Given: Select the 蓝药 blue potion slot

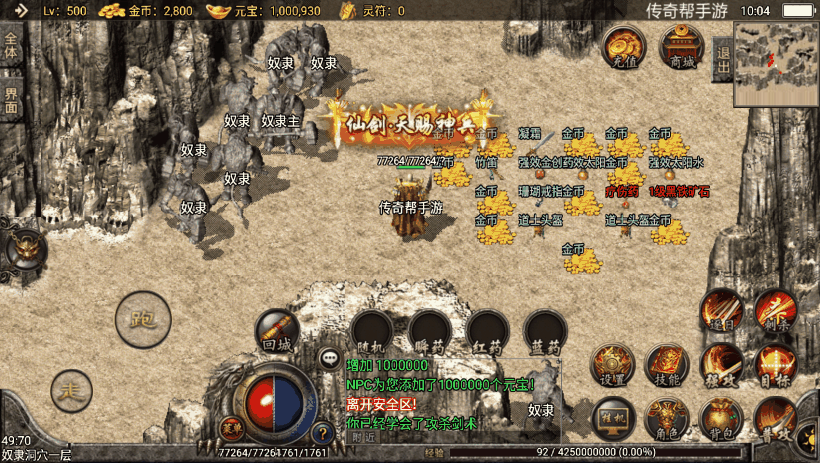Looking at the screenshot, I should click(x=546, y=332).
